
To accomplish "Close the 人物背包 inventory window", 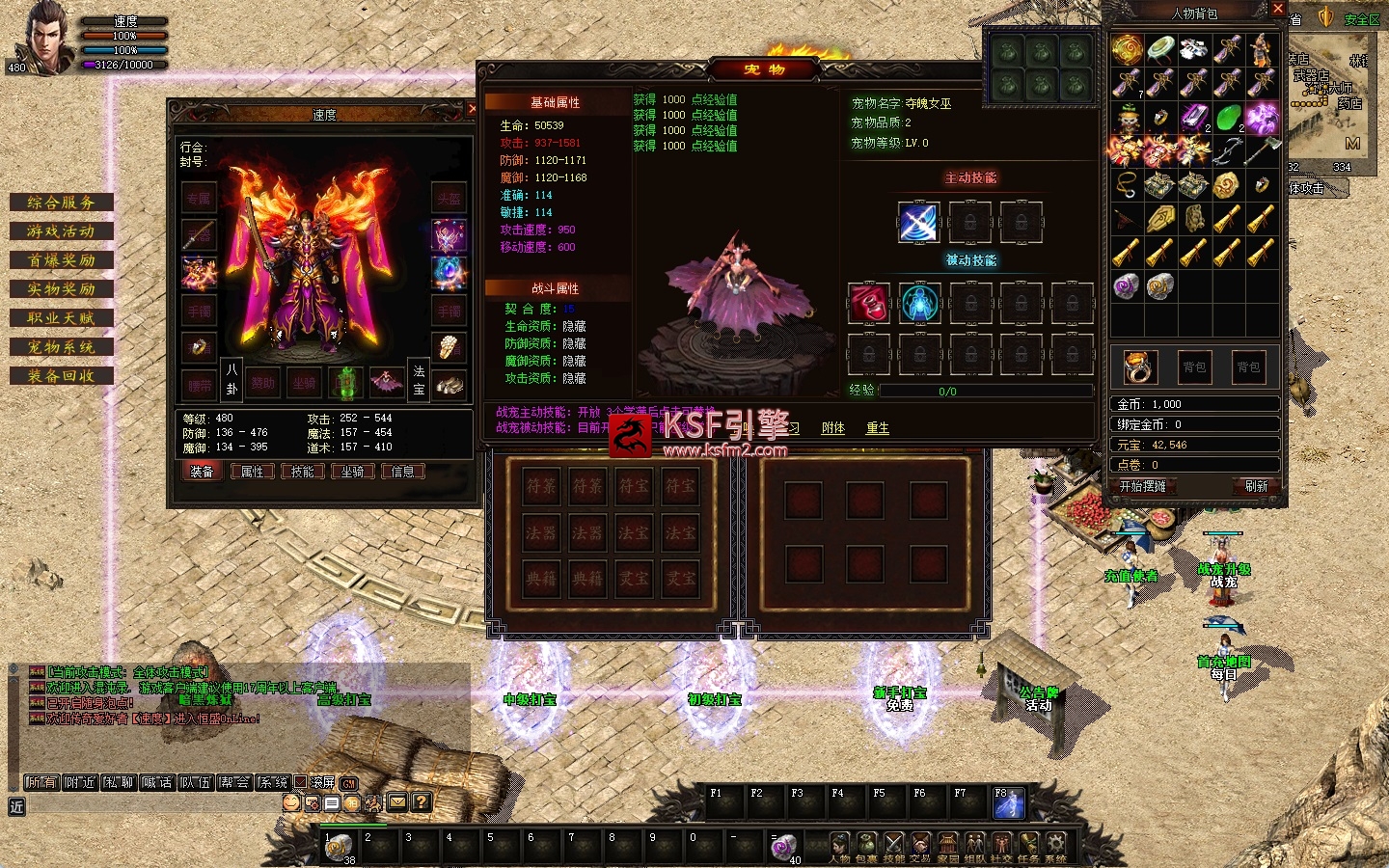I will (x=1278, y=9).
